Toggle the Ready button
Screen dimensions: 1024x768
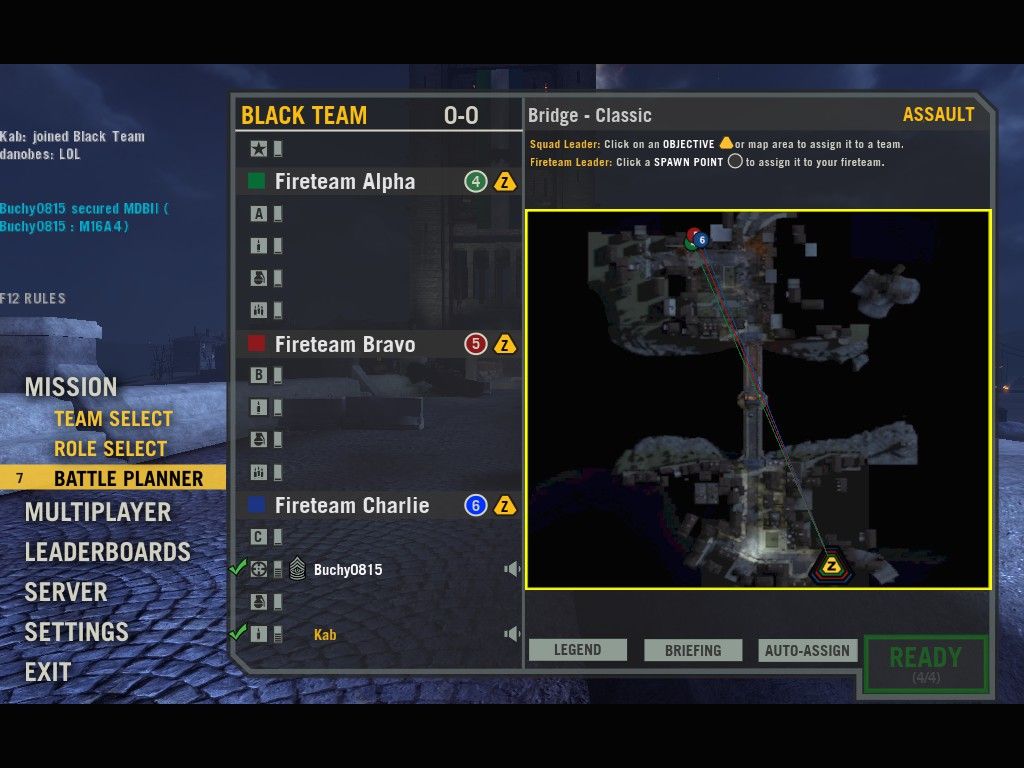(x=925, y=662)
